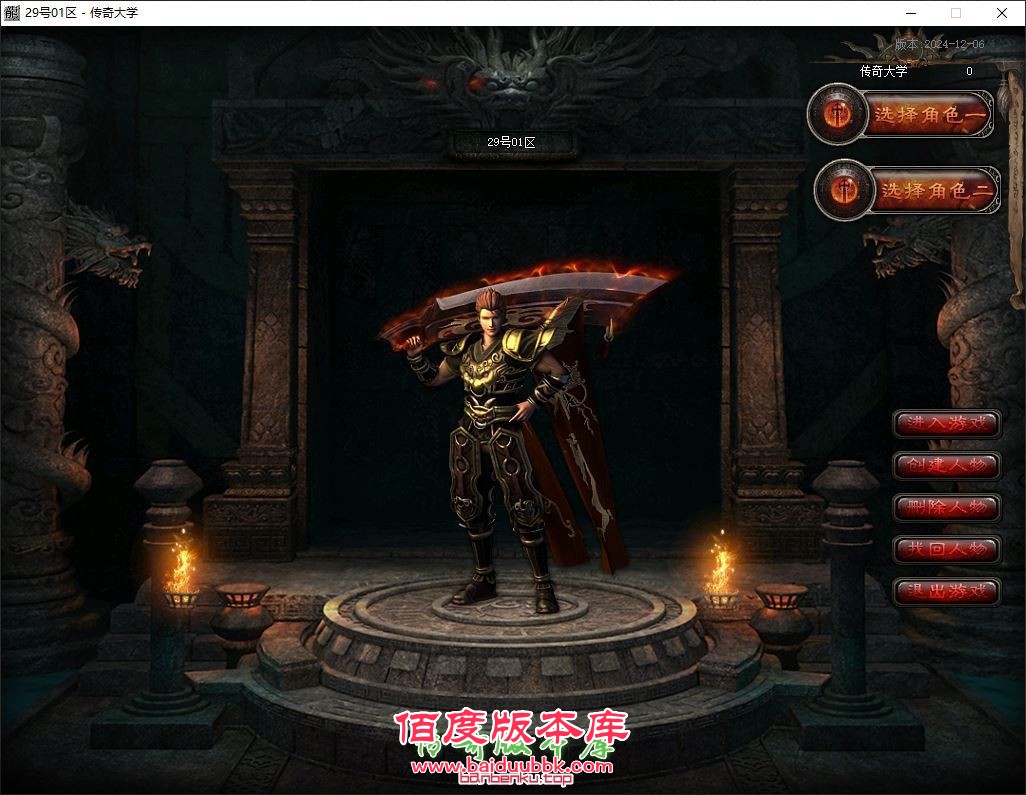Select 删除人物 to delete the character
Screen dimensions: 1026x795
[946, 507]
